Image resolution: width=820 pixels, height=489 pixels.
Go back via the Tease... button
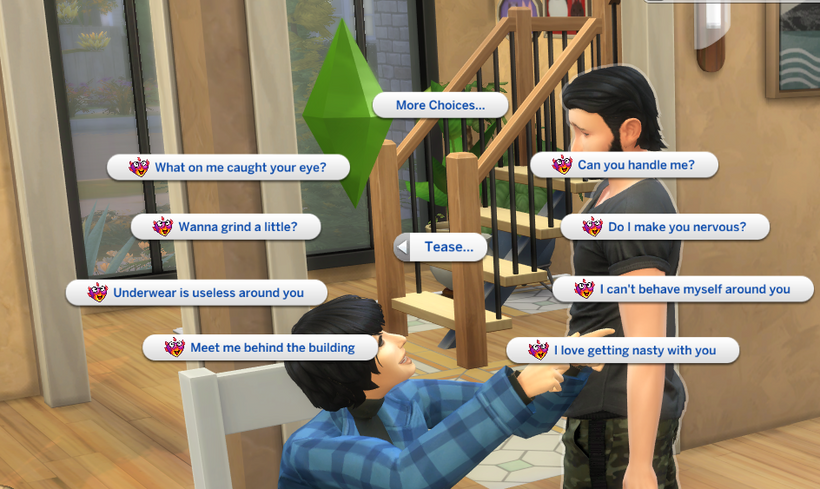point(441,247)
